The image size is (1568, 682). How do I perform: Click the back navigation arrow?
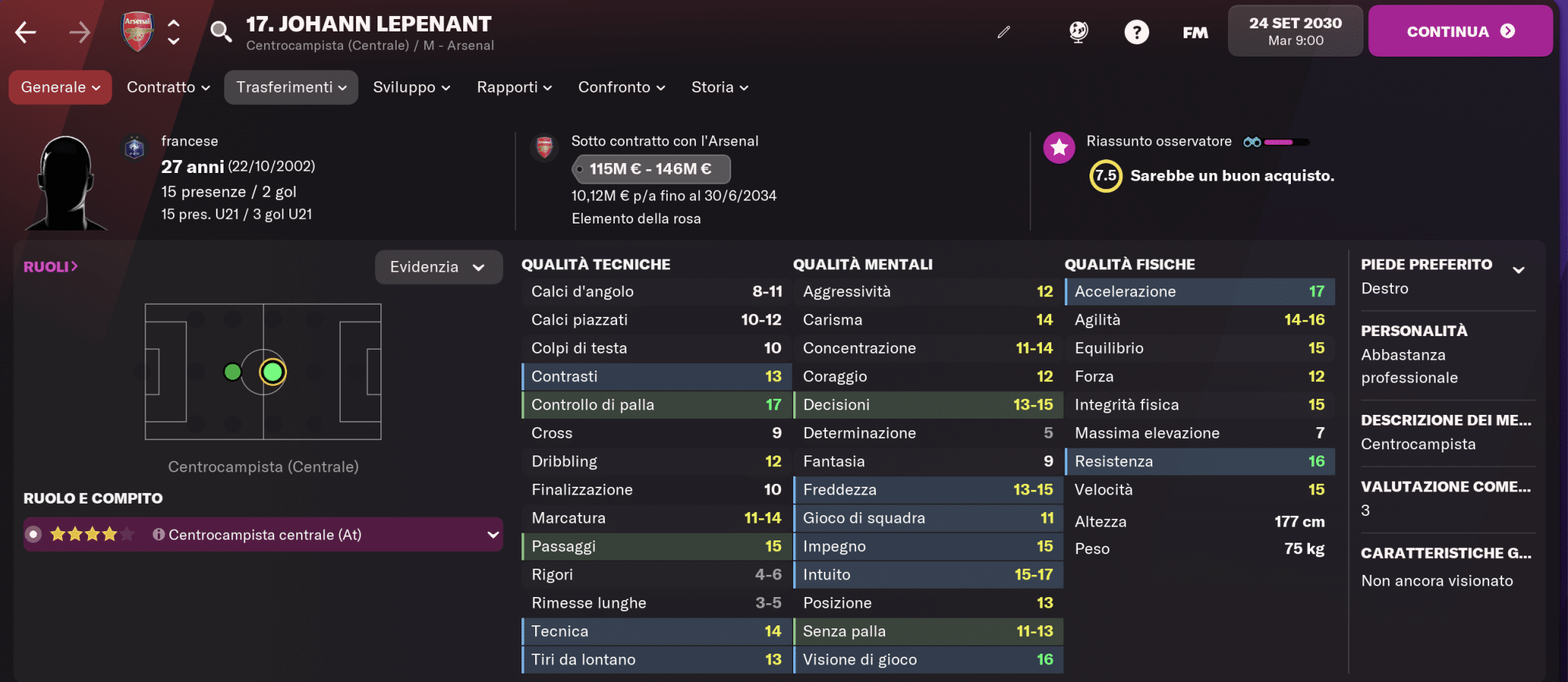point(25,32)
